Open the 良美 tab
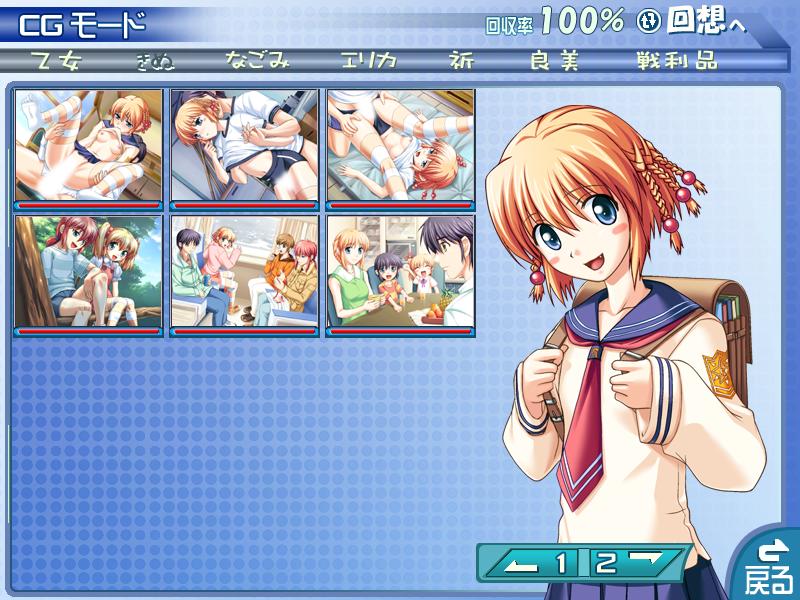The height and width of the screenshot is (600, 800). [x=555, y=60]
